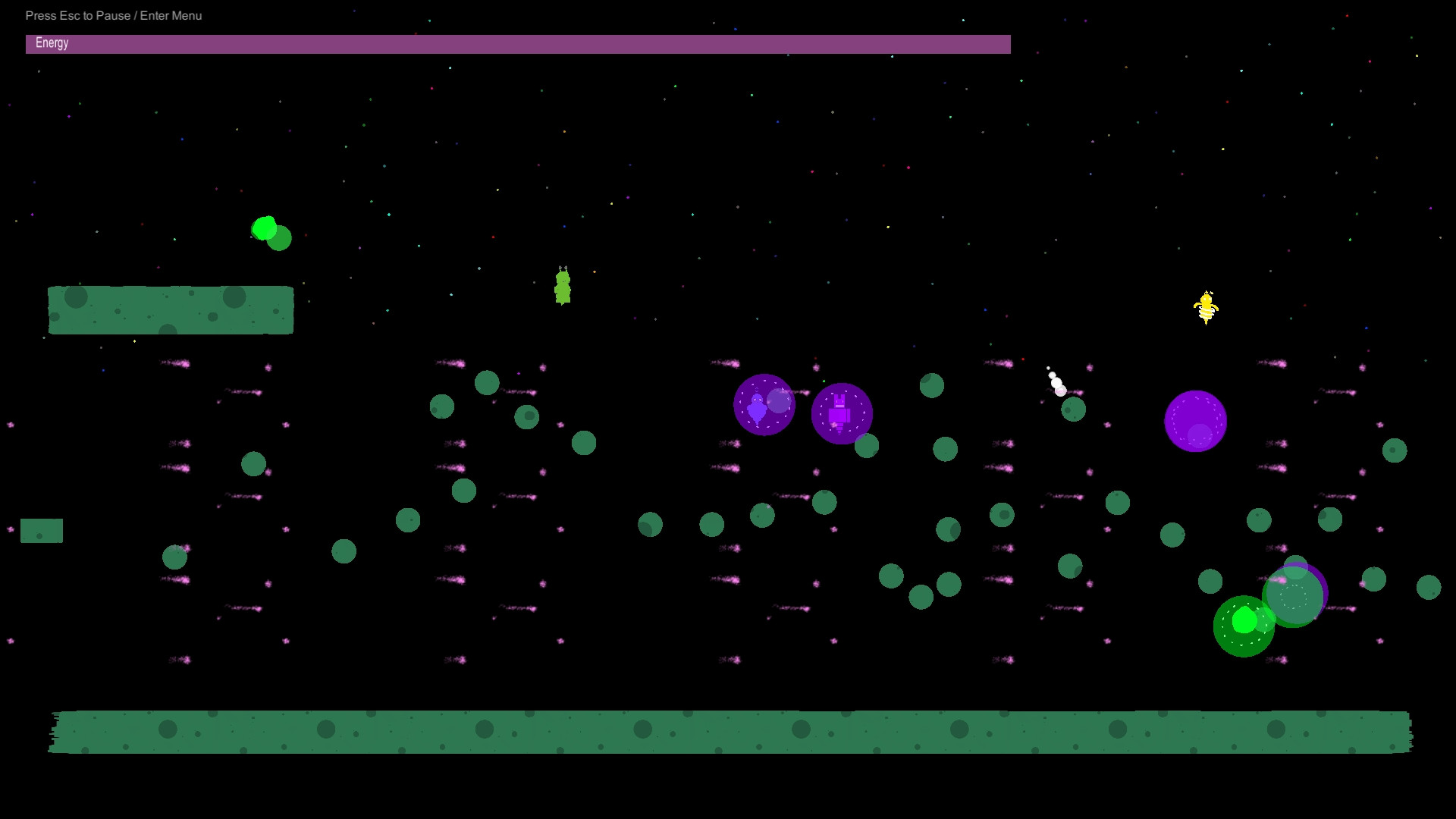1456x819 pixels.
Task: Select the empty purple bubble on the right
Action: click(1196, 422)
